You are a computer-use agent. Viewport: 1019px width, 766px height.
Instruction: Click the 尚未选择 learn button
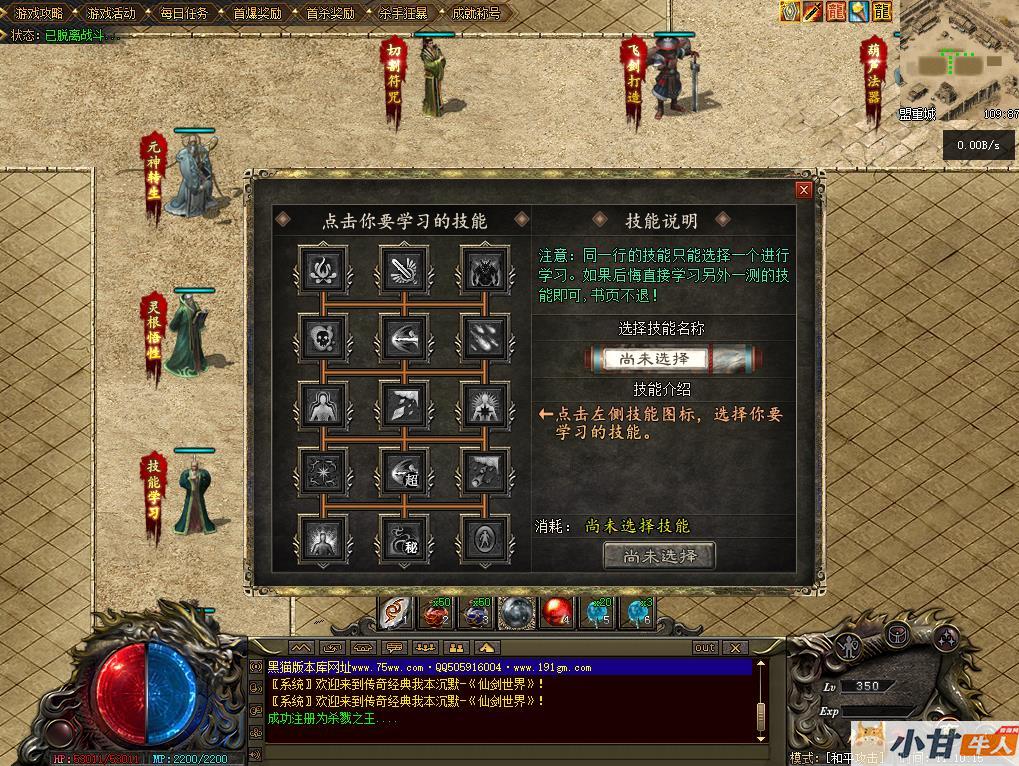coord(659,556)
